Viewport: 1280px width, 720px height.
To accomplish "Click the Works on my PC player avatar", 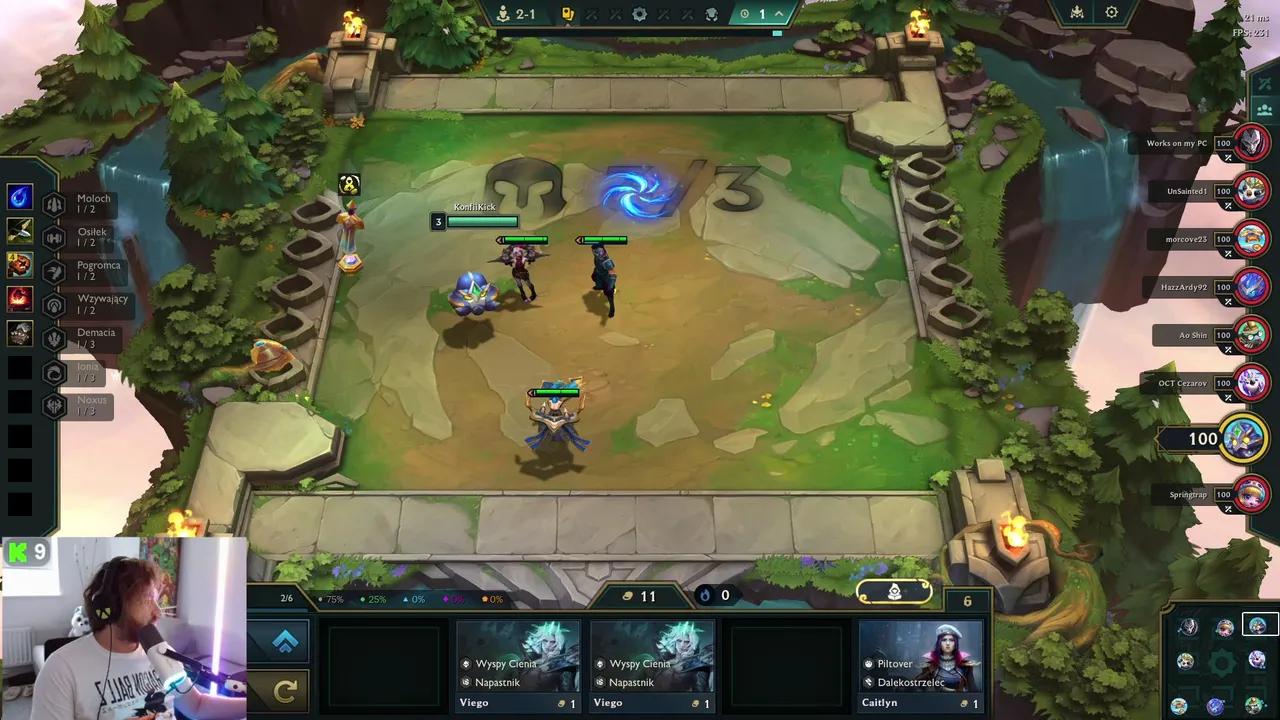I will click(x=1250, y=143).
